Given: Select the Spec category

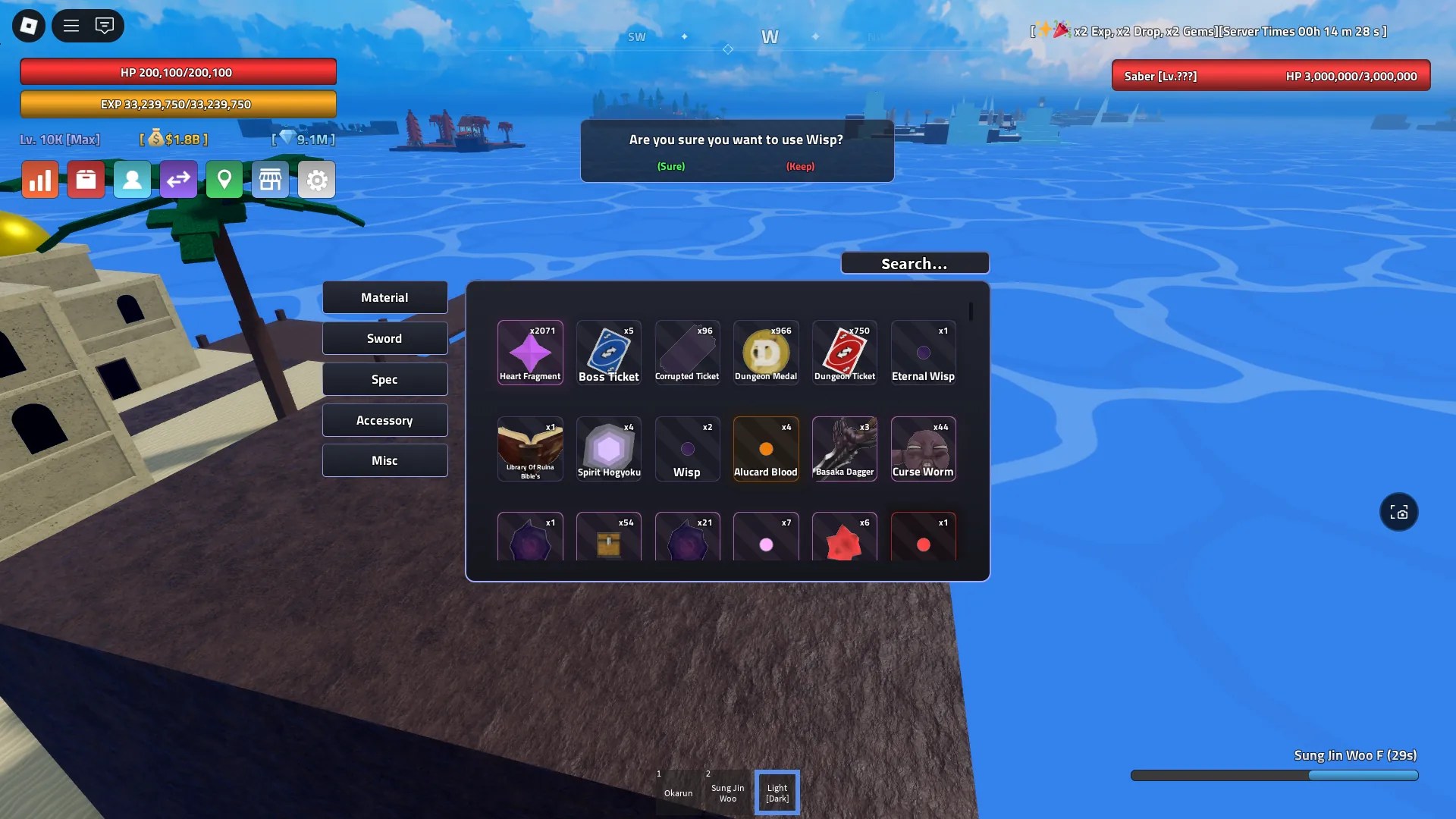Looking at the screenshot, I should pos(384,378).
